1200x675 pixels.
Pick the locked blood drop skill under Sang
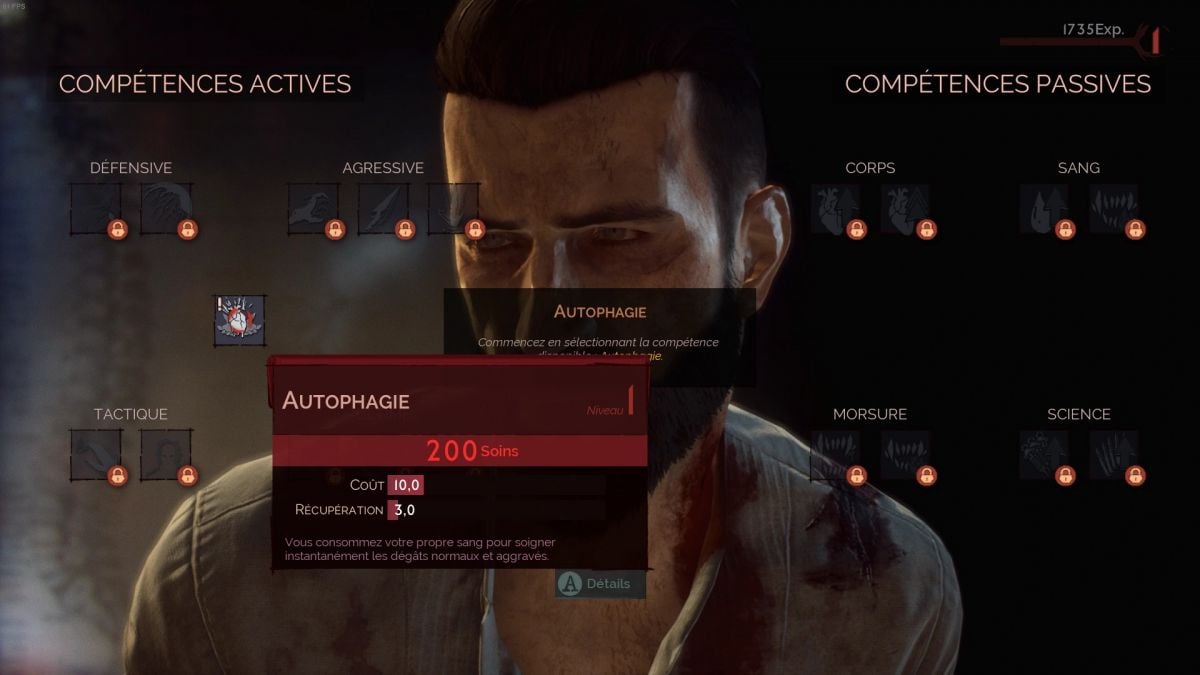pyautogui.click(x=1044, y=209)
